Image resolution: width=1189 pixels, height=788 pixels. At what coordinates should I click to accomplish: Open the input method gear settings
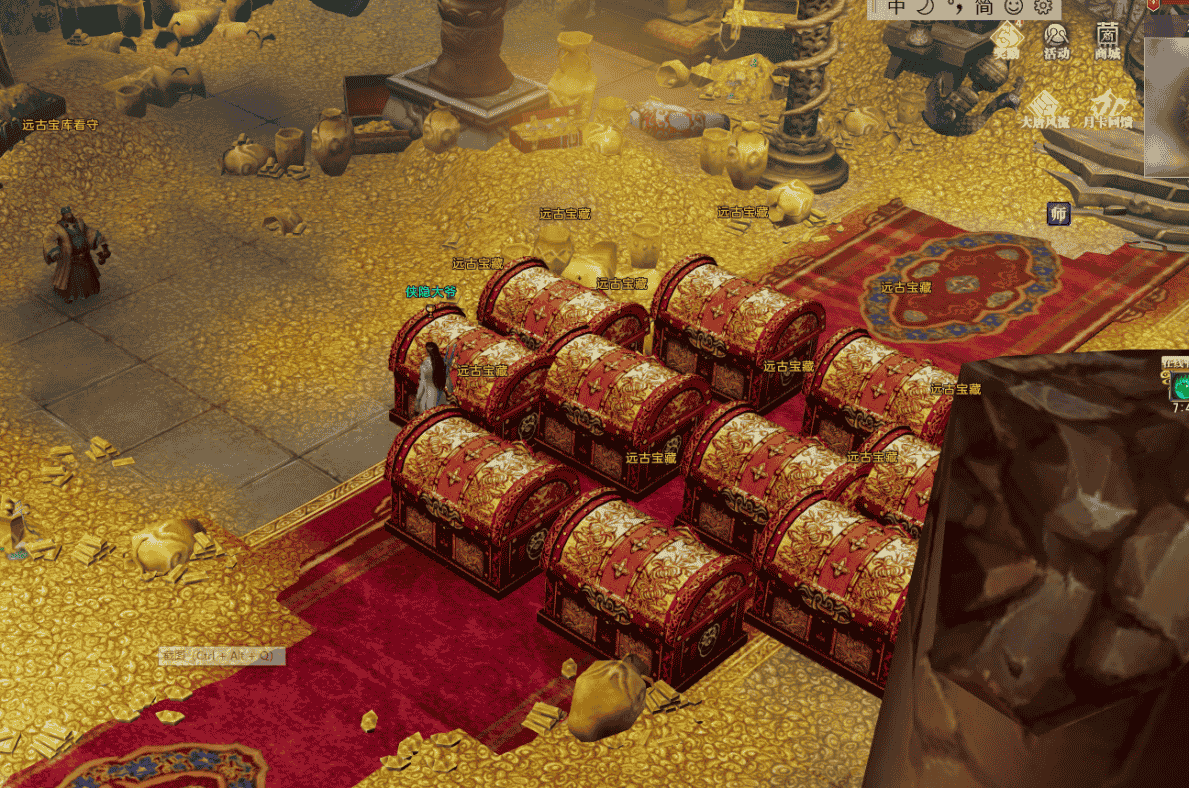pos(1043,8)
